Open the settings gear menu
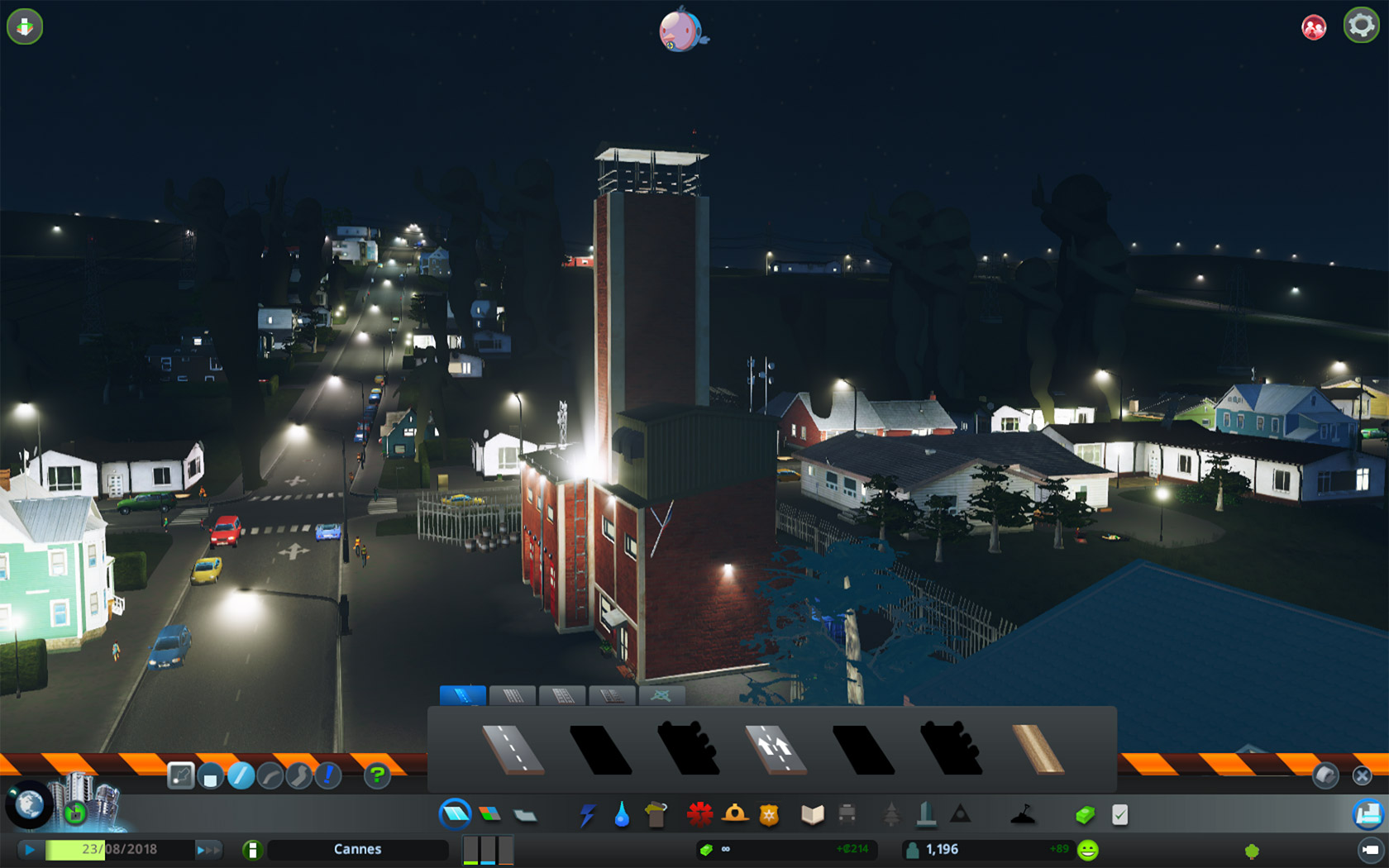 (1361, 26)
